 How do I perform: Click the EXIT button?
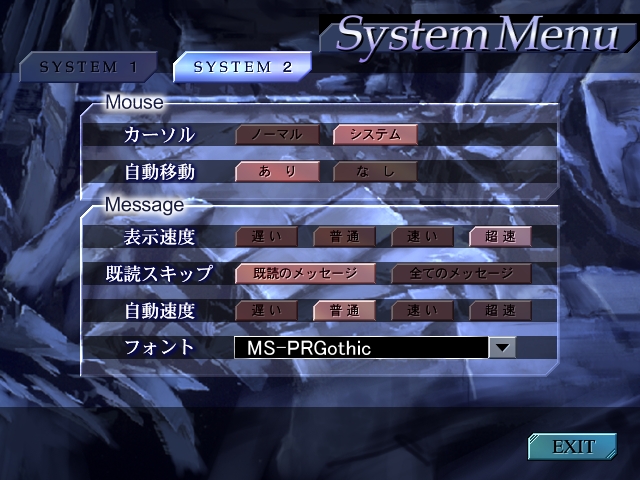point(573,446)
